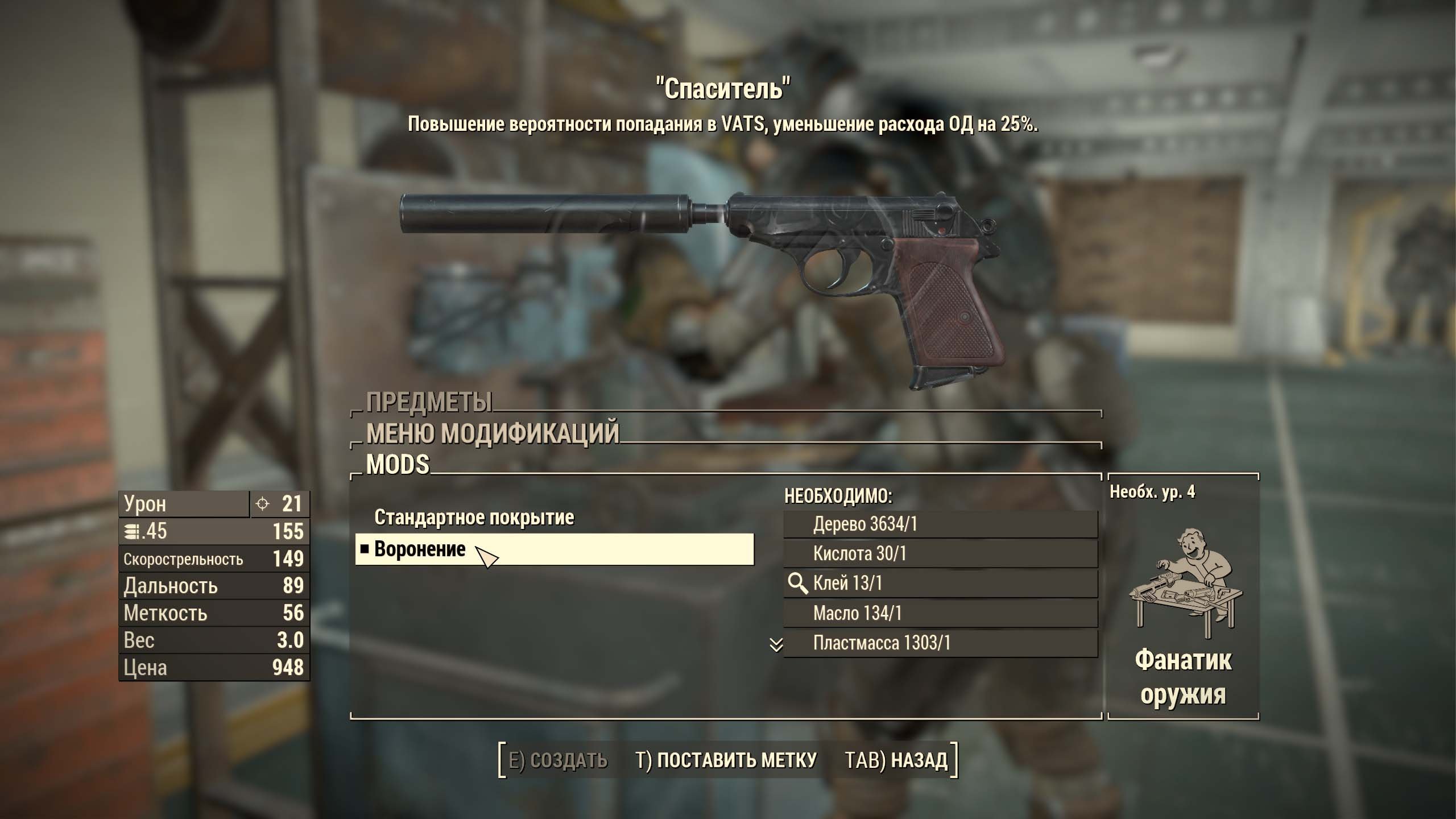Select the Пластмасса 1303/1 requirement row
1456x819 pixels.
(x=940, y=643)
